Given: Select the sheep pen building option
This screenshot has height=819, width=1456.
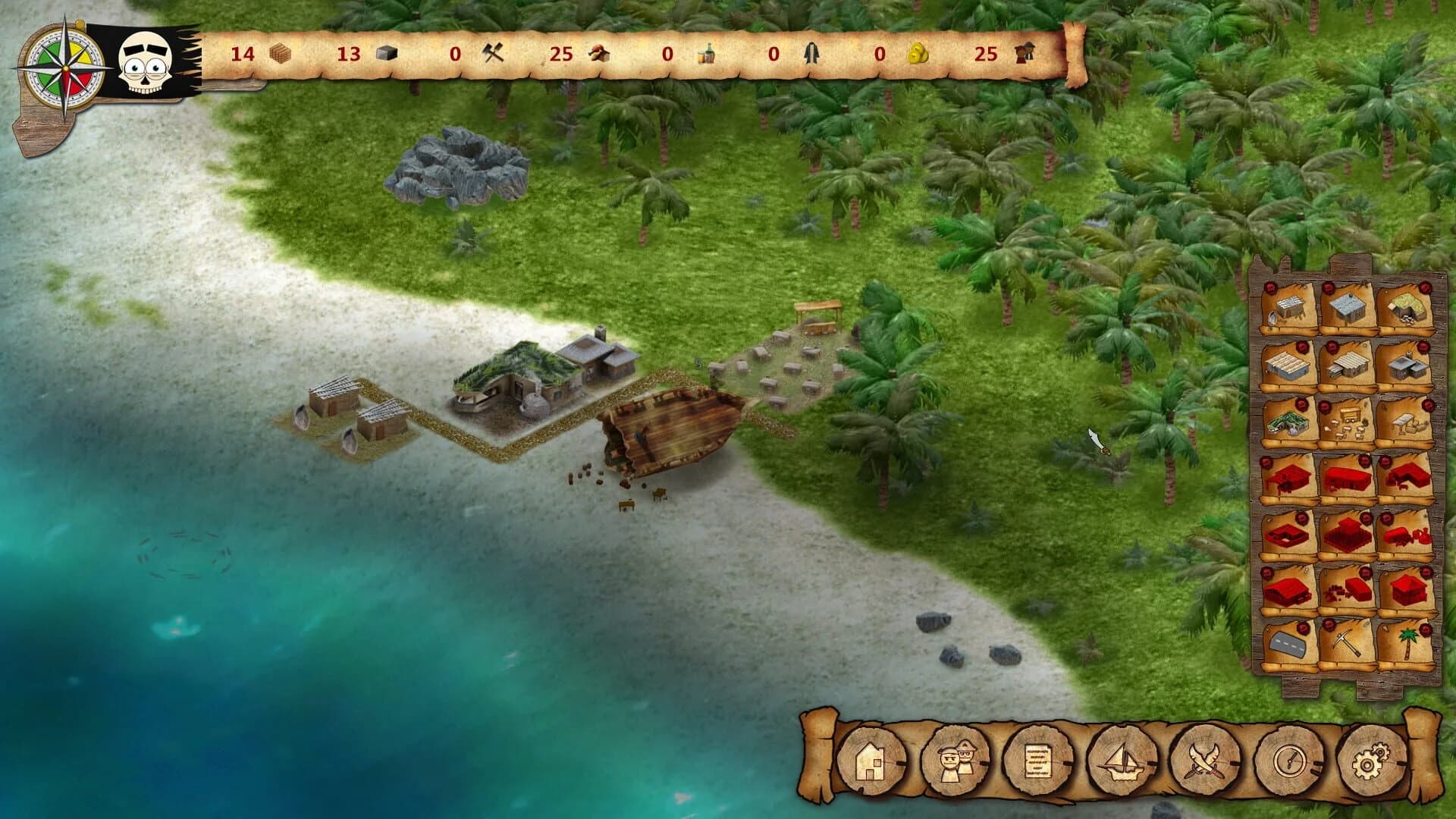Looking at the screenshot, I should coord(1348,421).
